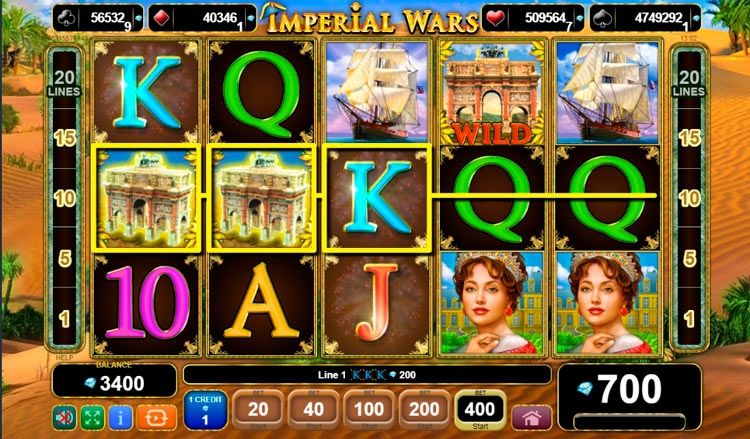Change the 1 credit denomination

click(x=206, y=412)
